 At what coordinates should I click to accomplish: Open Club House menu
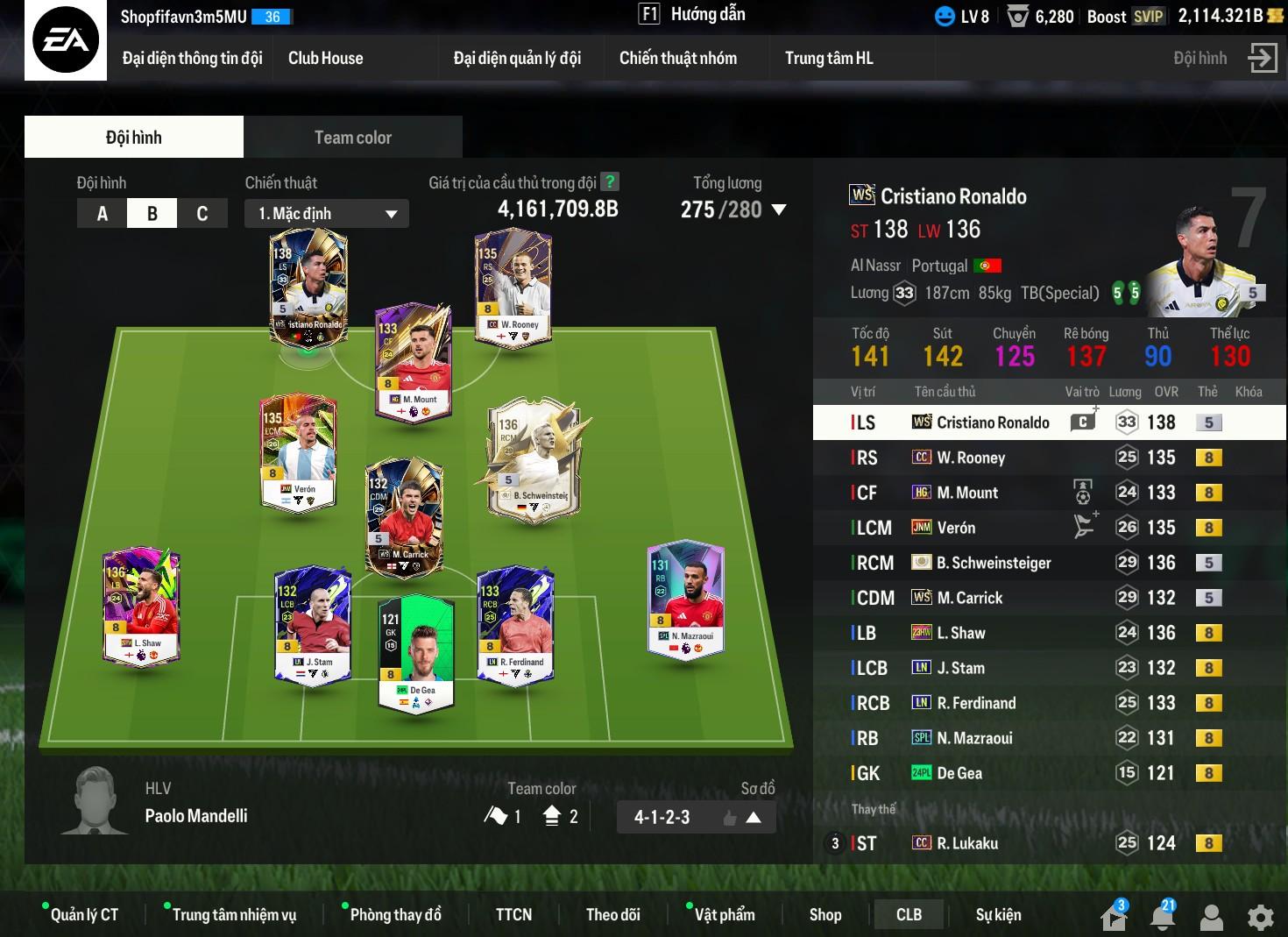325,59
